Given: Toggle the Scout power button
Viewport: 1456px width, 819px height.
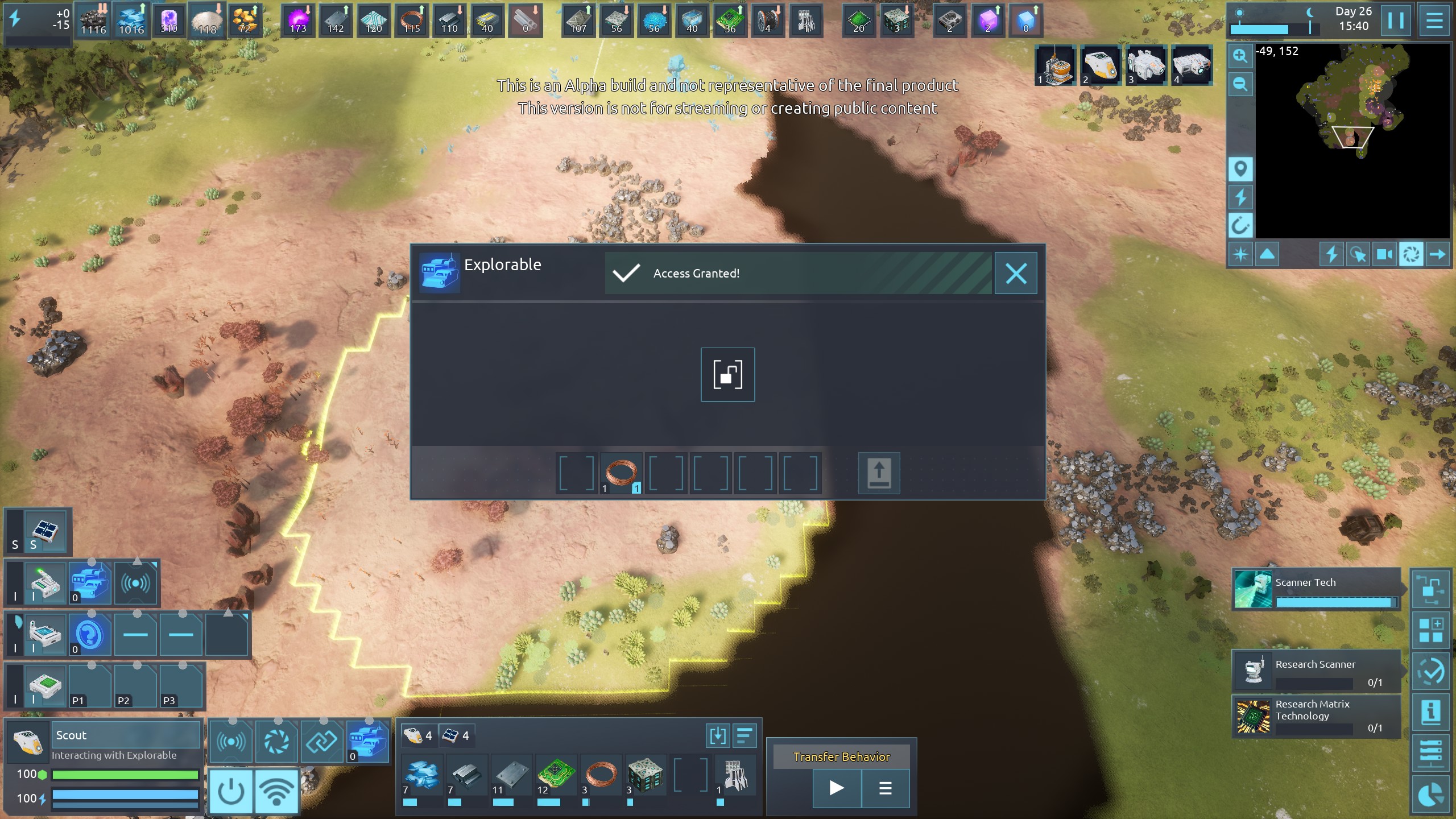Looking at the screenshot, I should (231, 791).
